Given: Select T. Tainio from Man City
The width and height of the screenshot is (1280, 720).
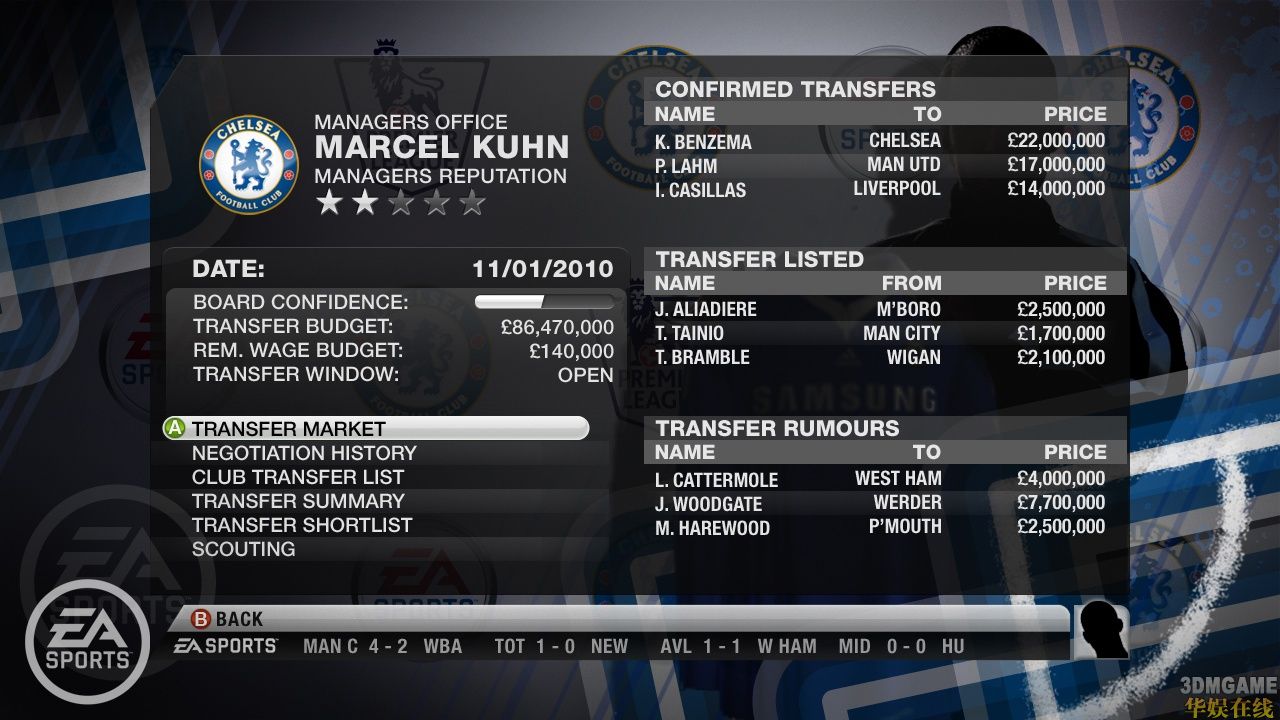Looking at the screenshot, I should [x=880, y=333].
